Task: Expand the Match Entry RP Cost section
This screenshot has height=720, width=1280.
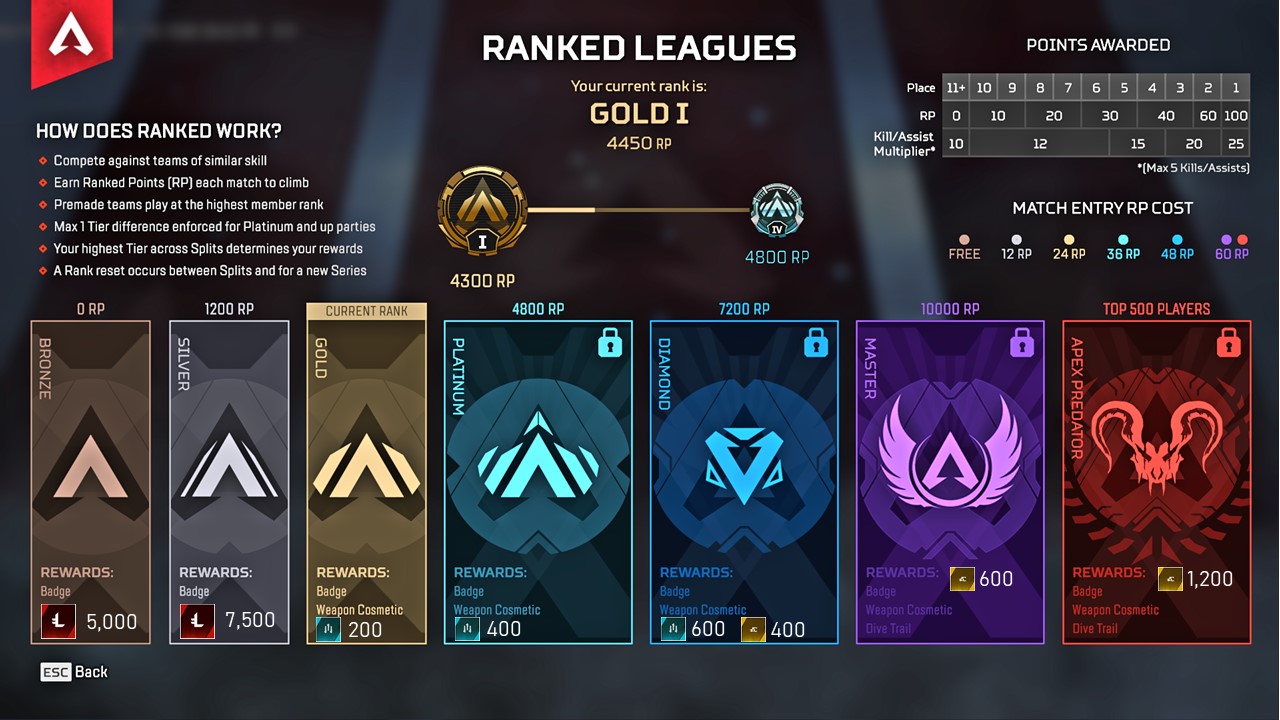Action: click(1103, 208)
